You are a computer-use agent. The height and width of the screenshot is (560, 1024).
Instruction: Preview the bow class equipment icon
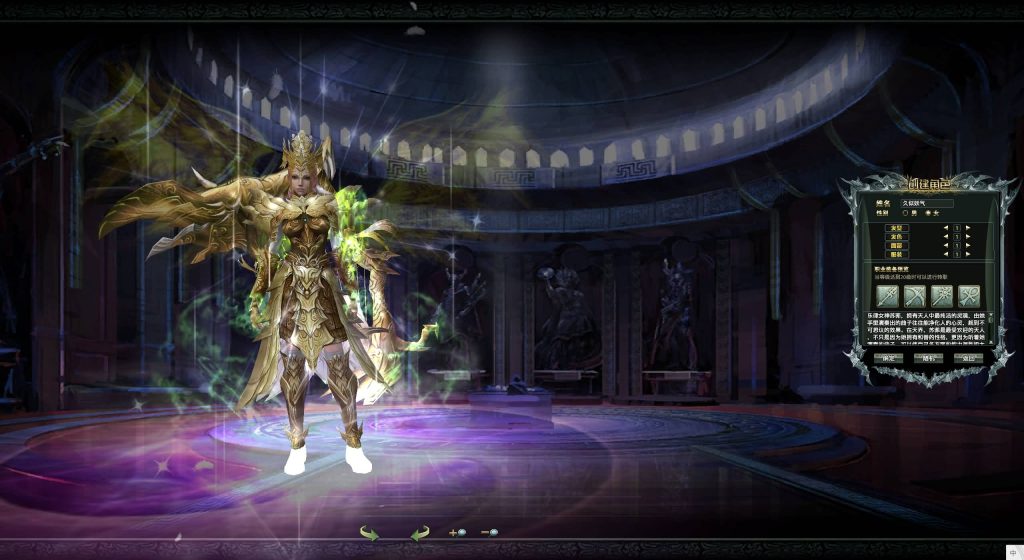[914, 296]
